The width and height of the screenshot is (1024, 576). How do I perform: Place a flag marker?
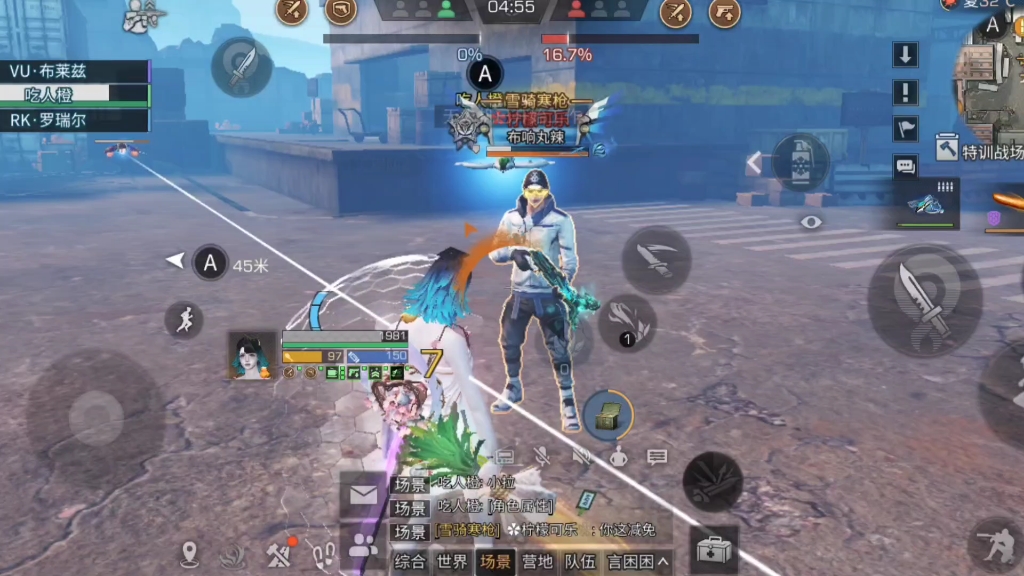pyautogui.click(x=905, y=129)
